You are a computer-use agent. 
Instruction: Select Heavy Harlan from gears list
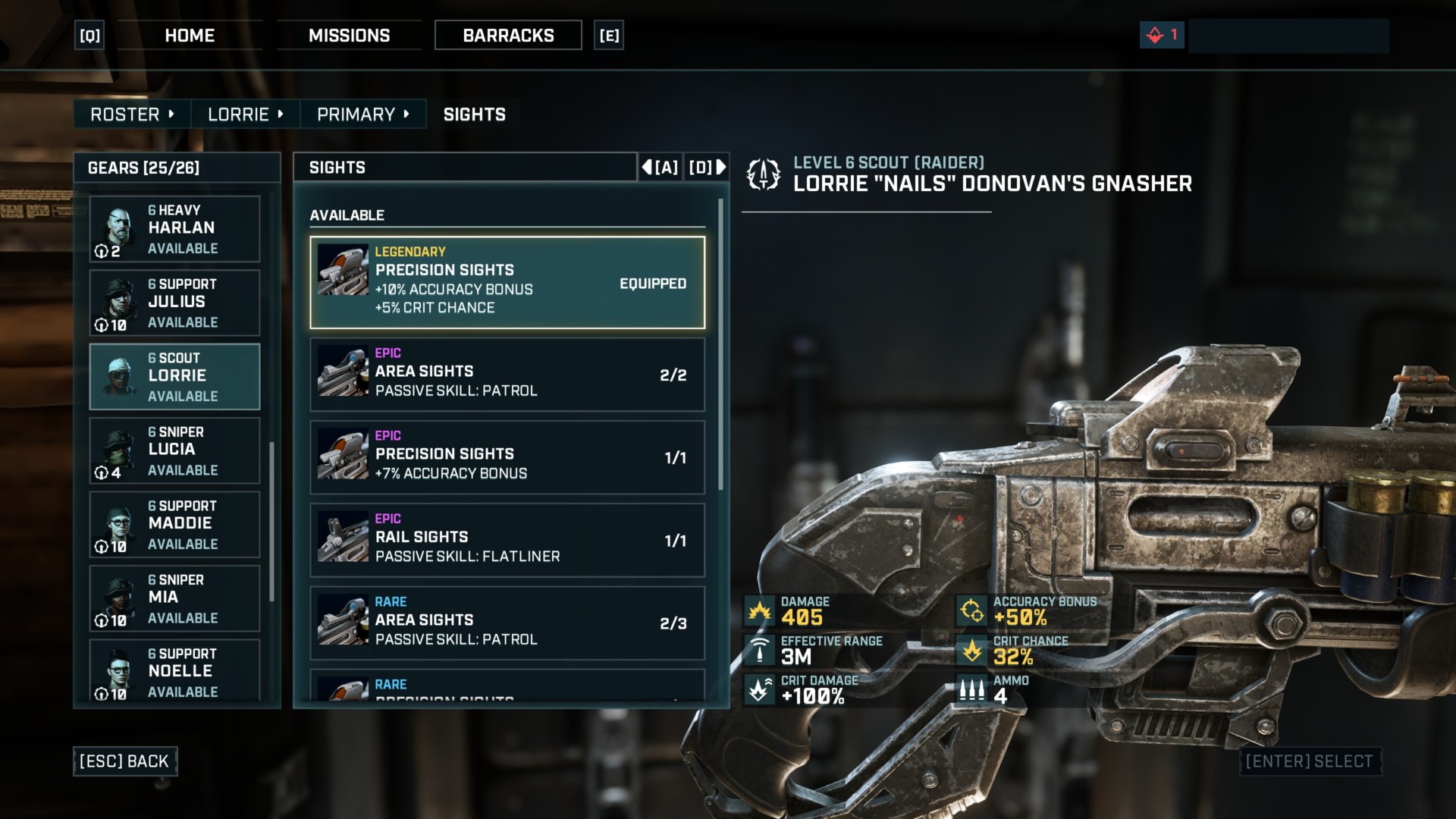point(174,229)
